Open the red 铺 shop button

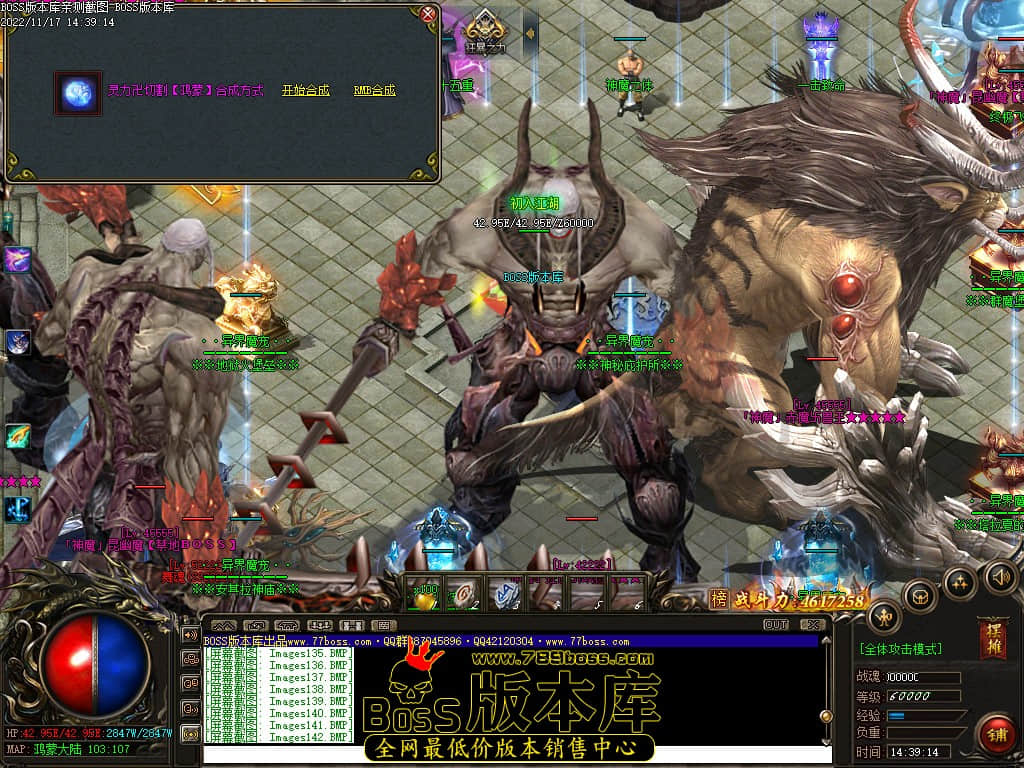995,735
